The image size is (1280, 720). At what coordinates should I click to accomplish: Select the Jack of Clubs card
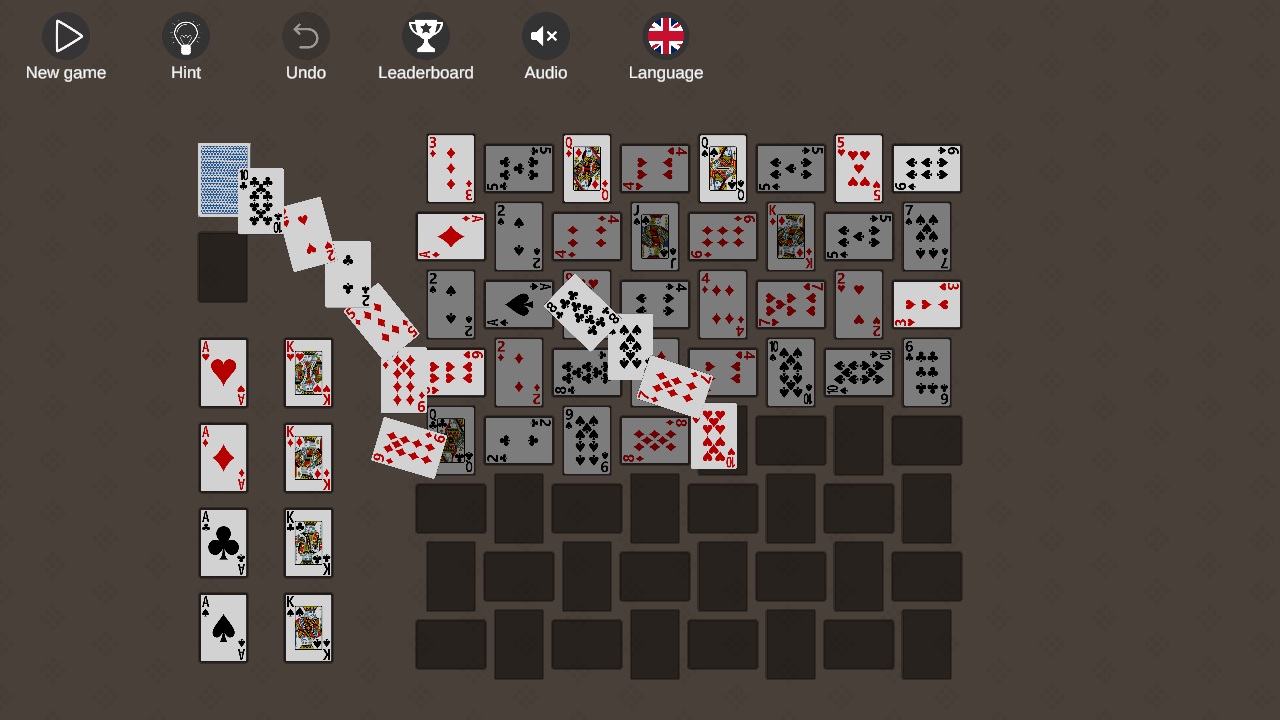(x=655, y=237)
